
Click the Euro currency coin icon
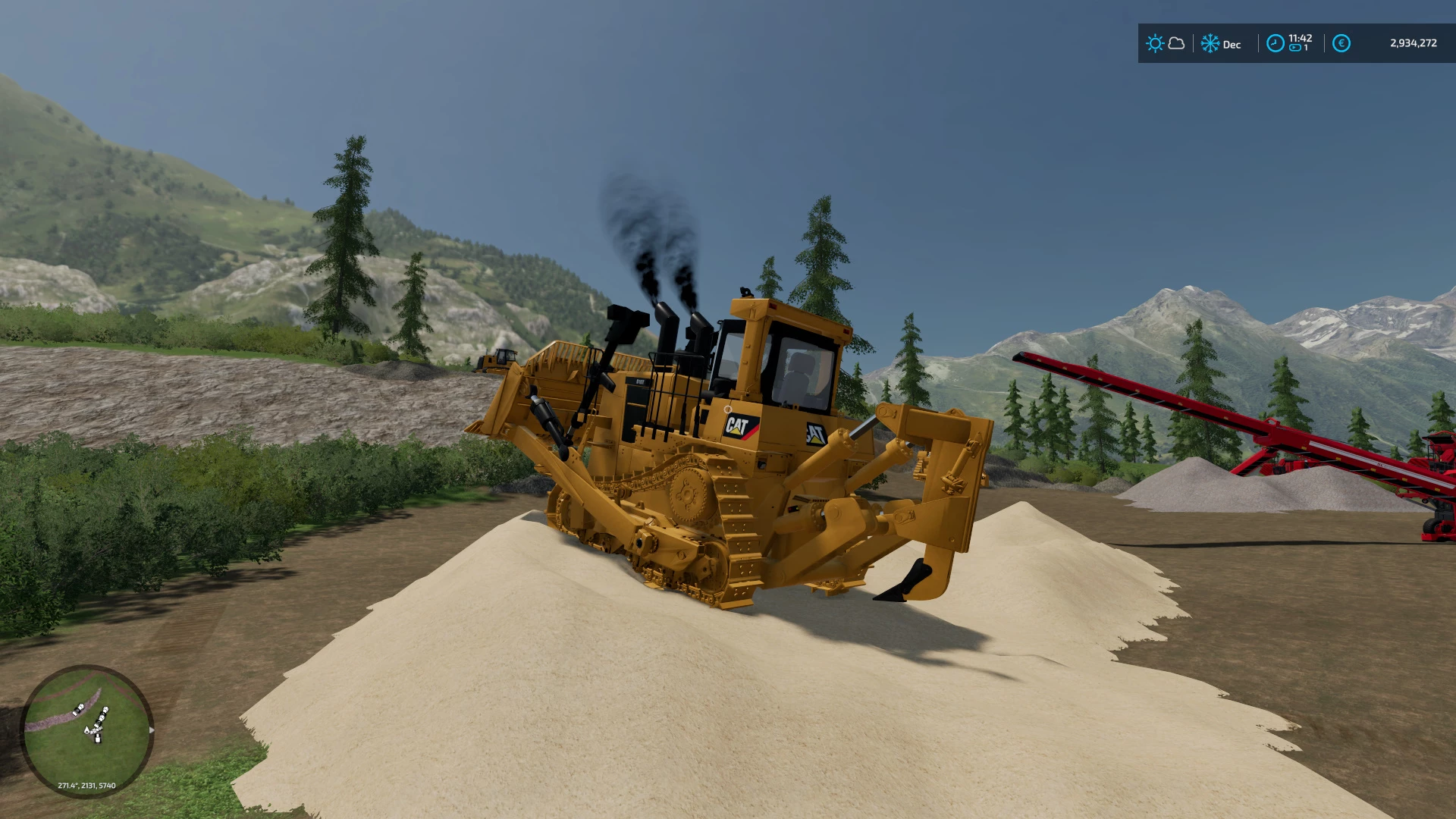1341,44
